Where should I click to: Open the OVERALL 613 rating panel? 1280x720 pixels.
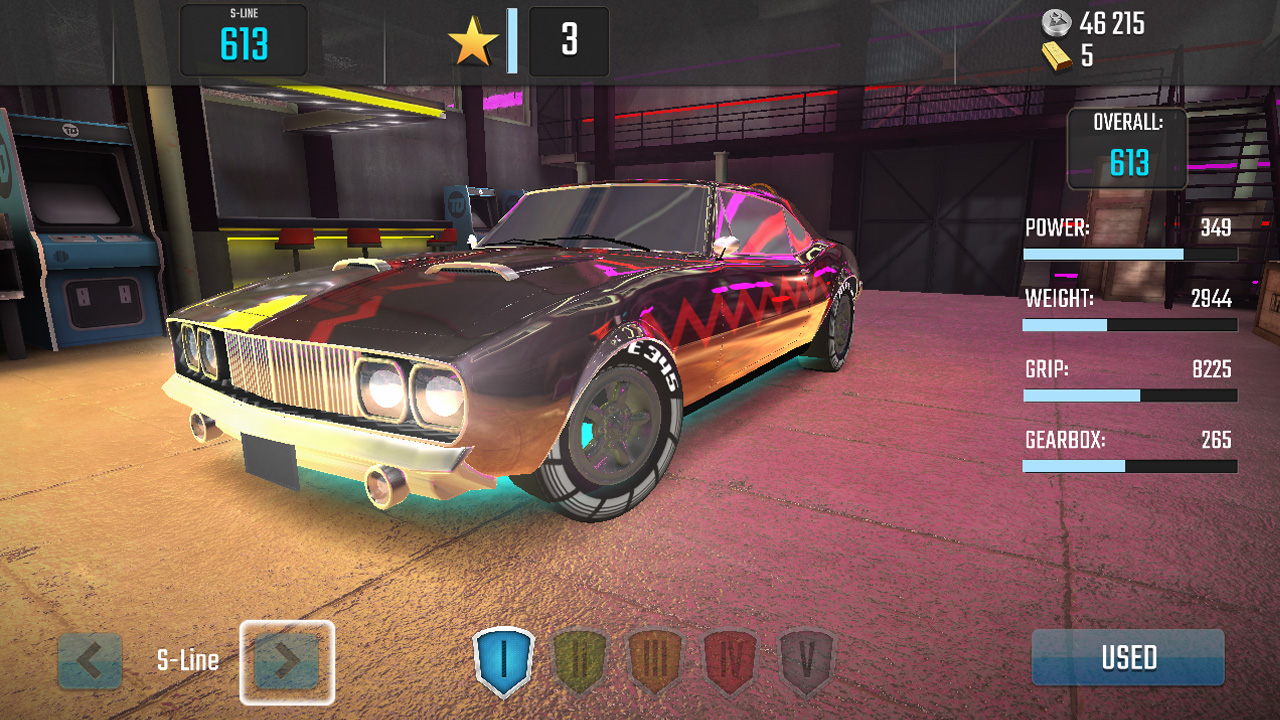[x=1127, y=148]
